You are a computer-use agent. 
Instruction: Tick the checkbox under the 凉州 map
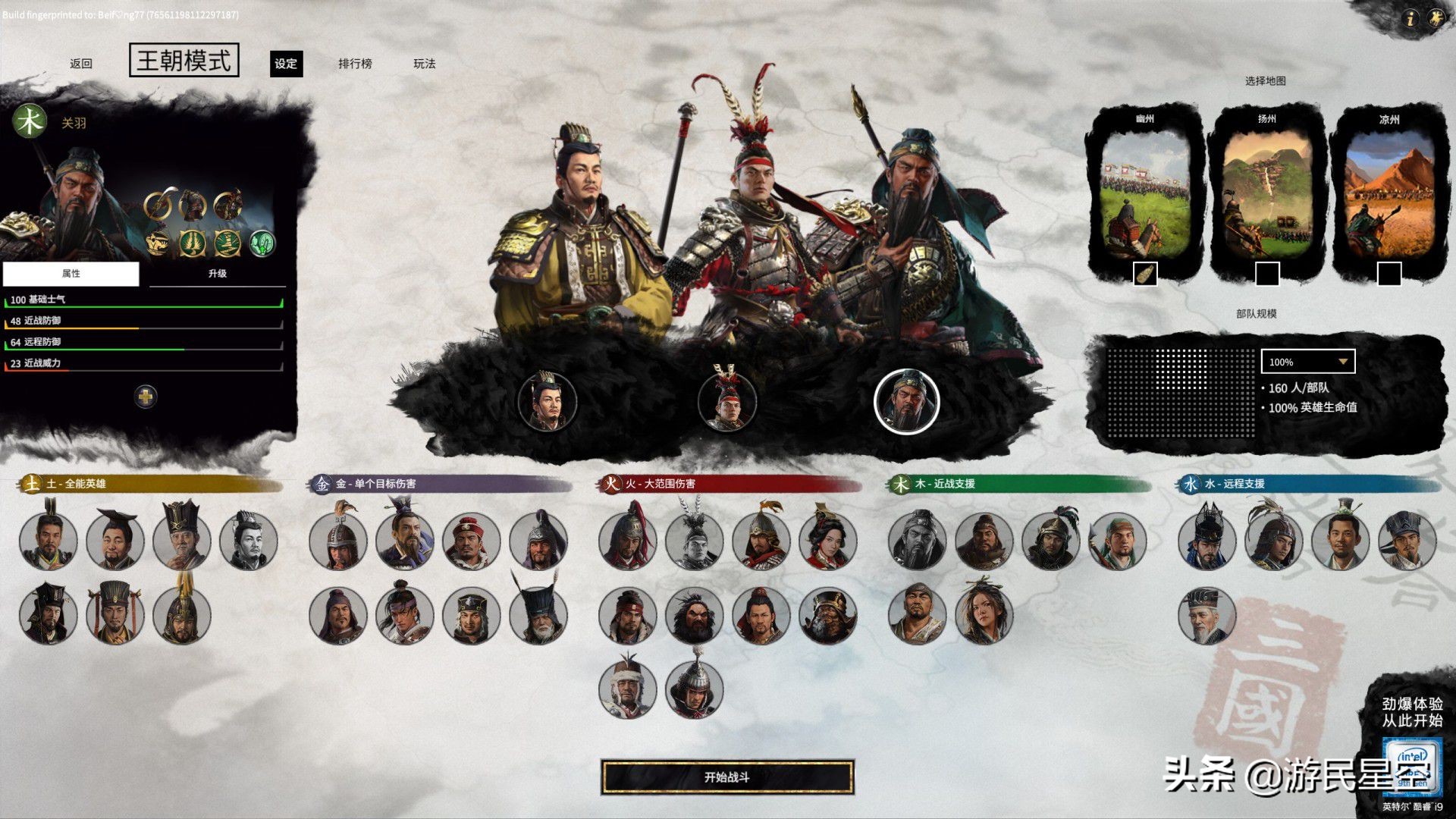pos(1389,274)
